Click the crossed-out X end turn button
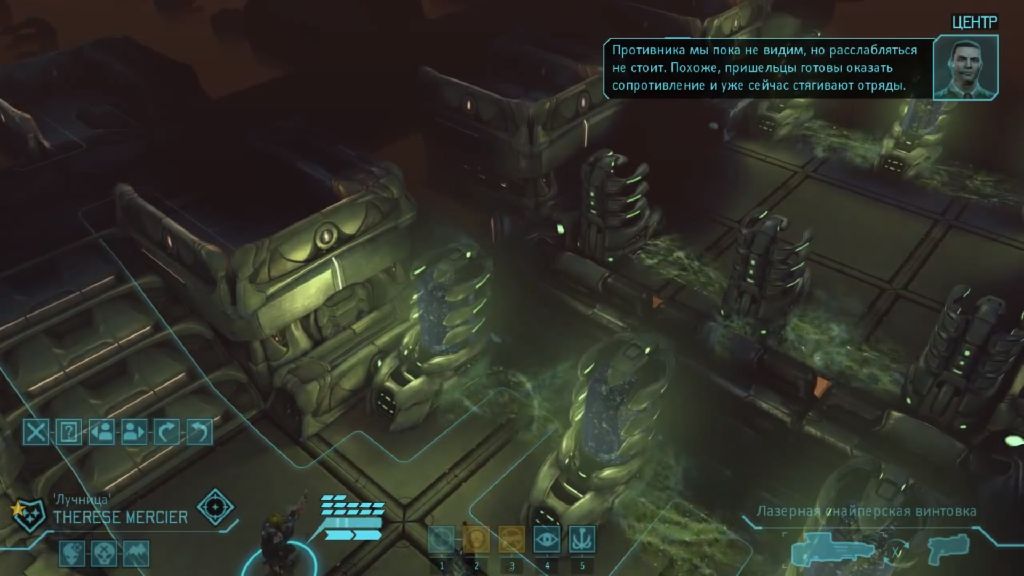This screenshot has height=576, width=1024. (37, 431)
